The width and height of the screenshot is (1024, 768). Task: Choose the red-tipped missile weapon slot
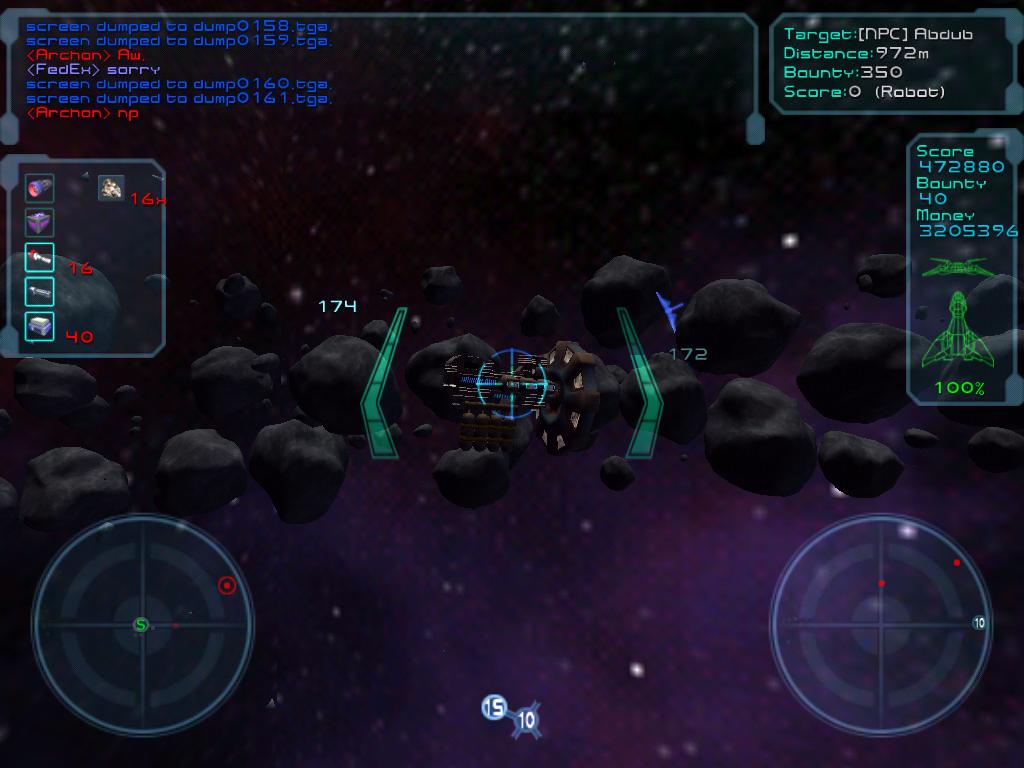point(40,258)
